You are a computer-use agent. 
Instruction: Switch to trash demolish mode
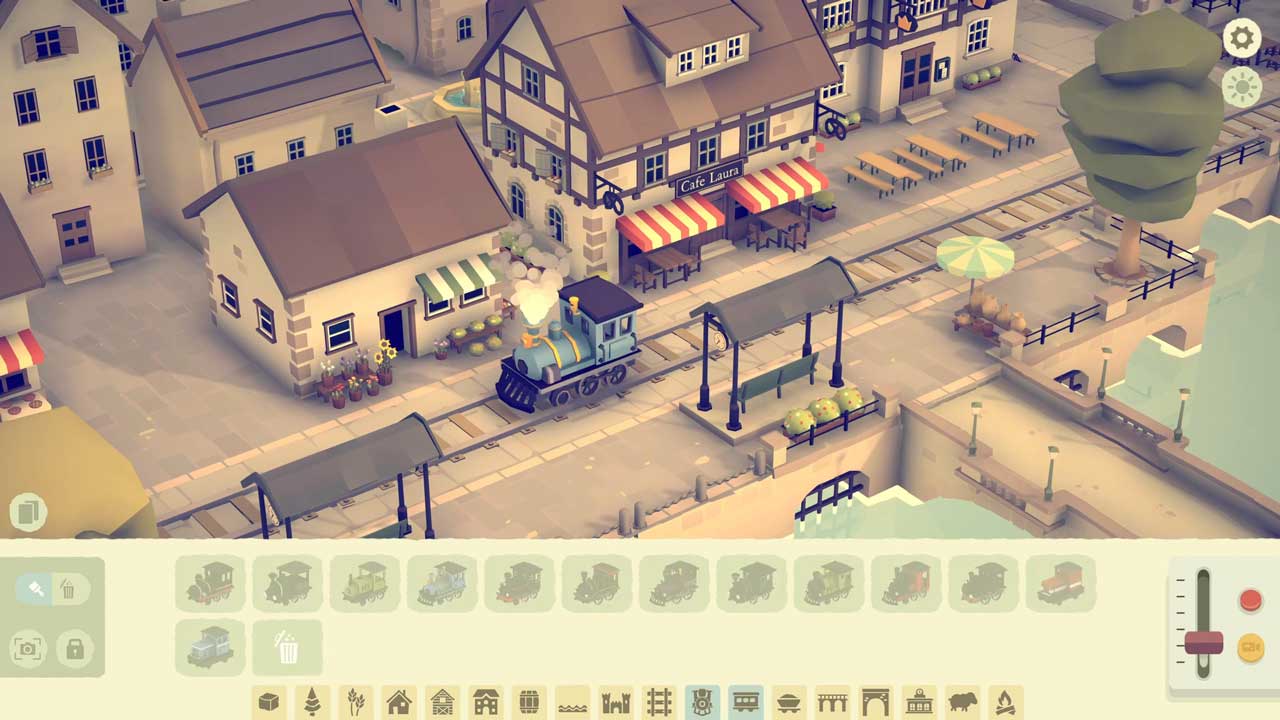[x=68, y=589]
